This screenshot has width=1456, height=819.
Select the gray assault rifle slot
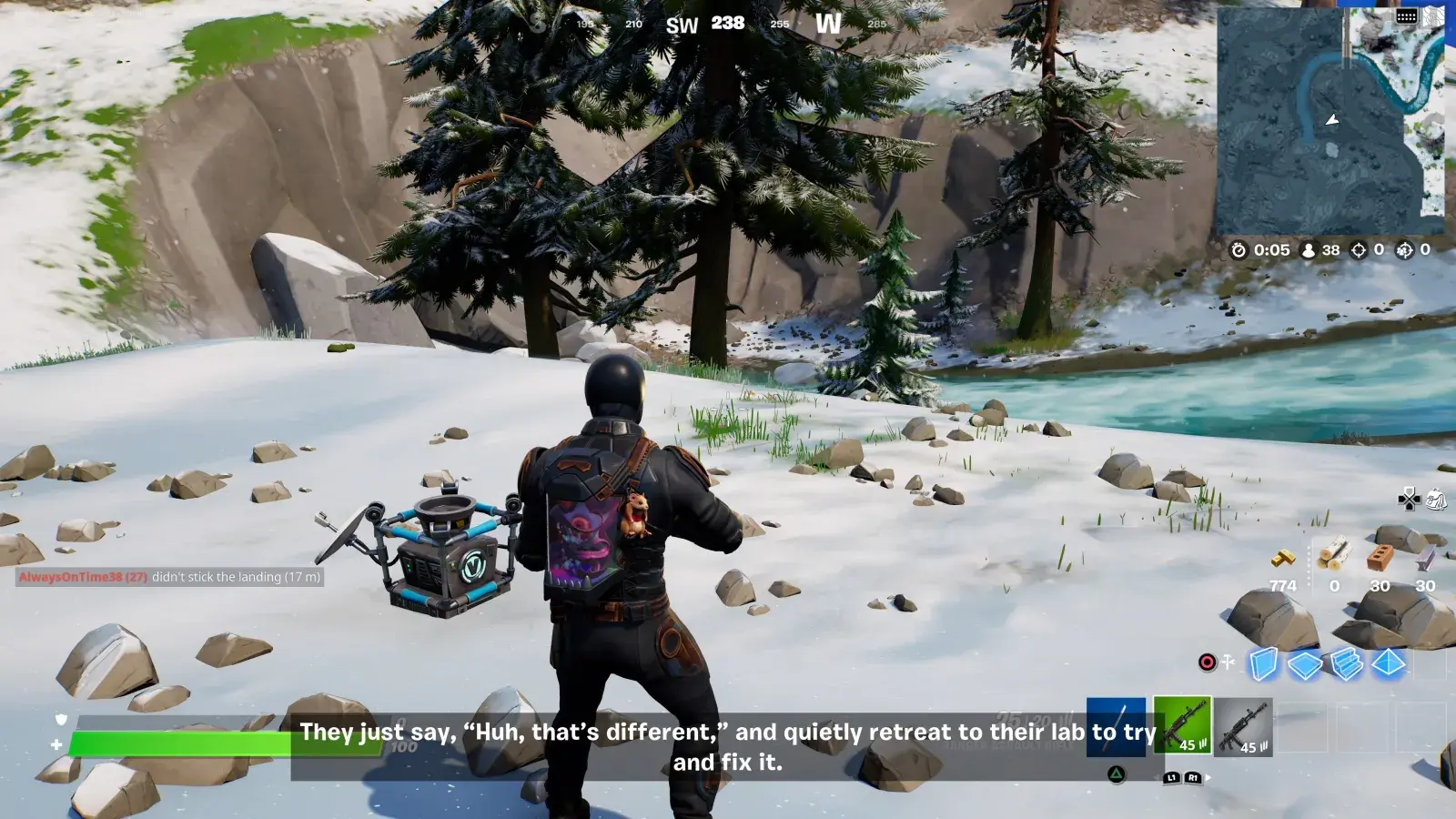[x=1242, y=727]
